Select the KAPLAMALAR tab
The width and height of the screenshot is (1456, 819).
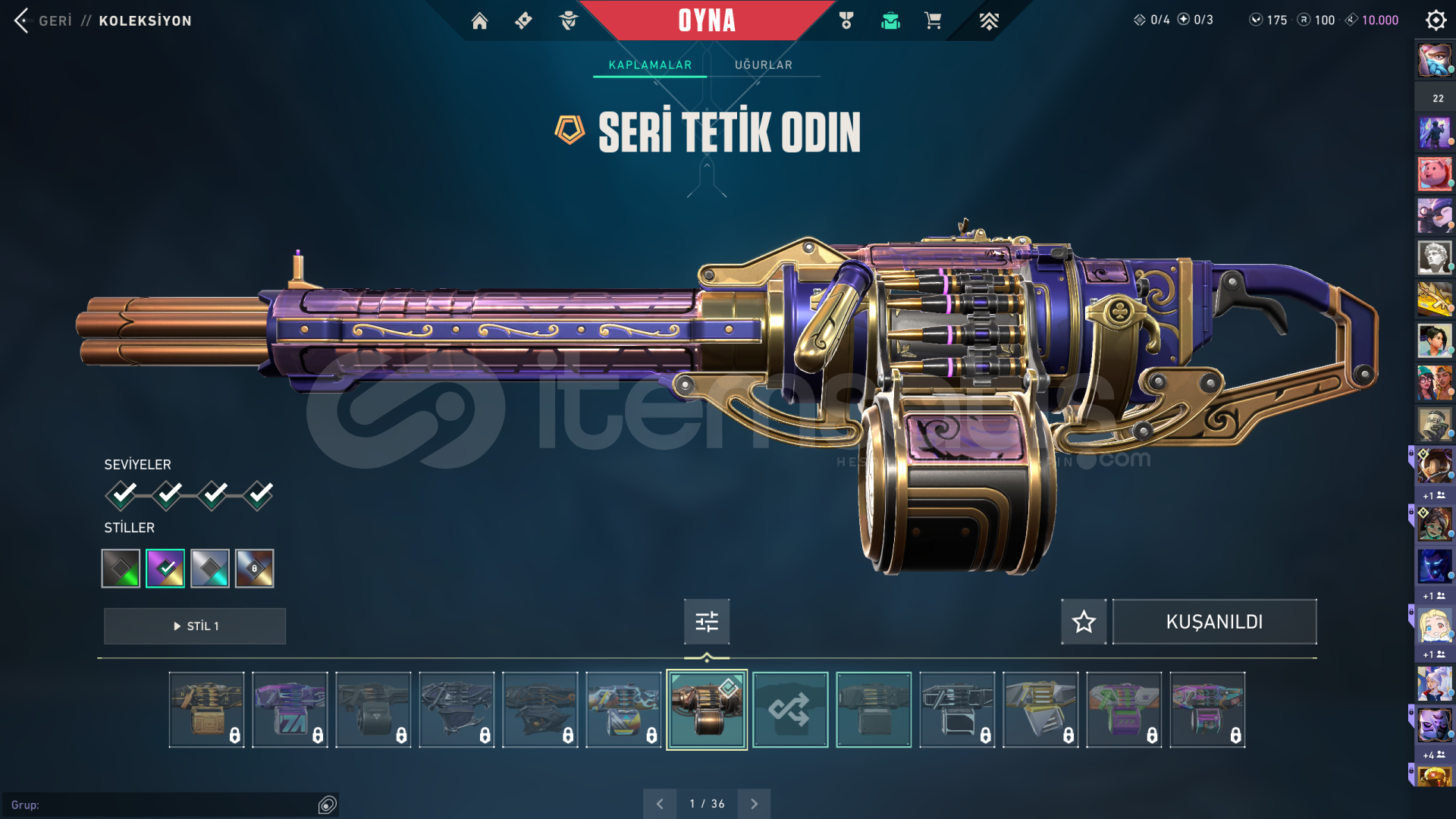(x=650, y=65)
